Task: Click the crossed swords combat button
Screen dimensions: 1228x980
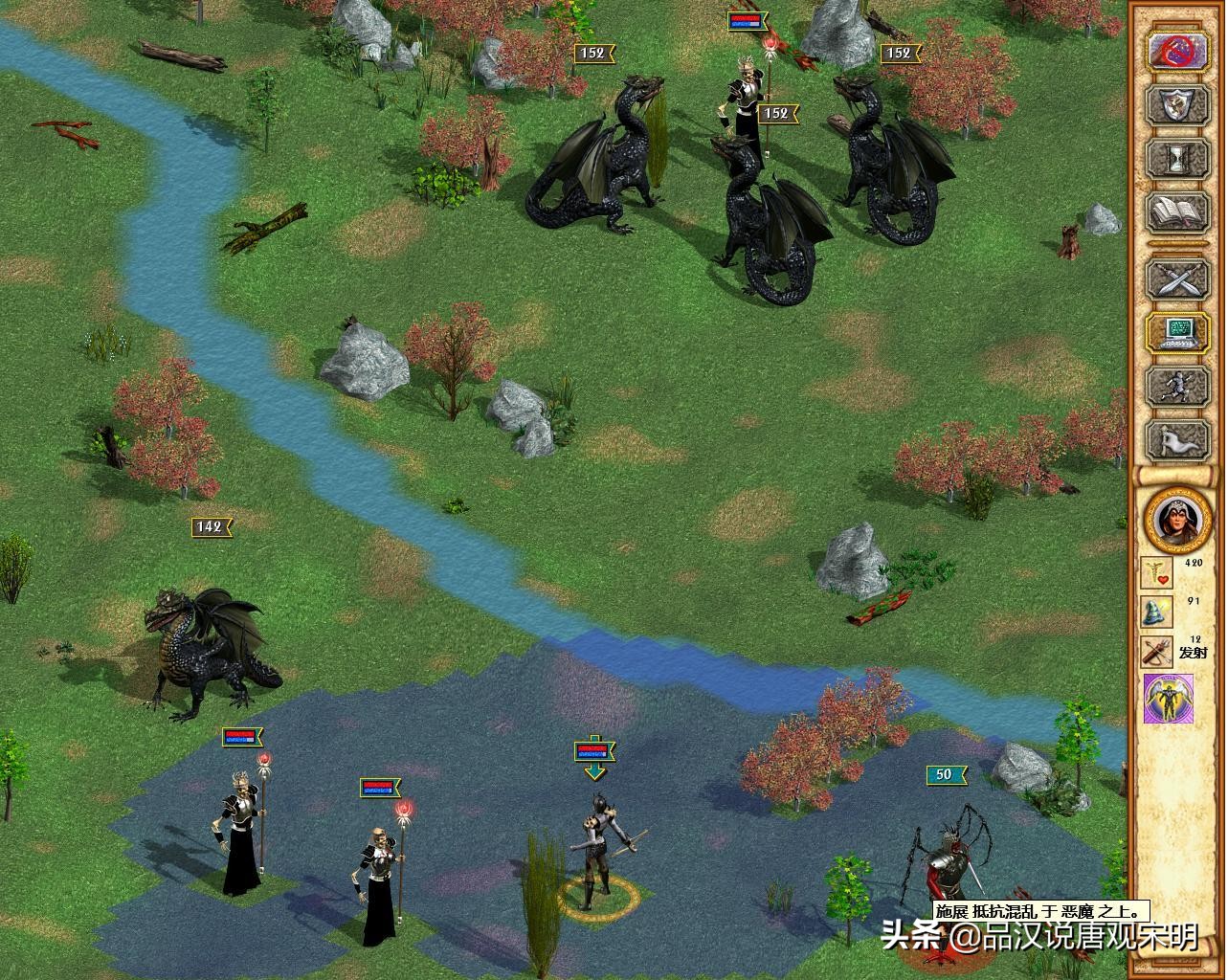Action: coord(1176,279)
